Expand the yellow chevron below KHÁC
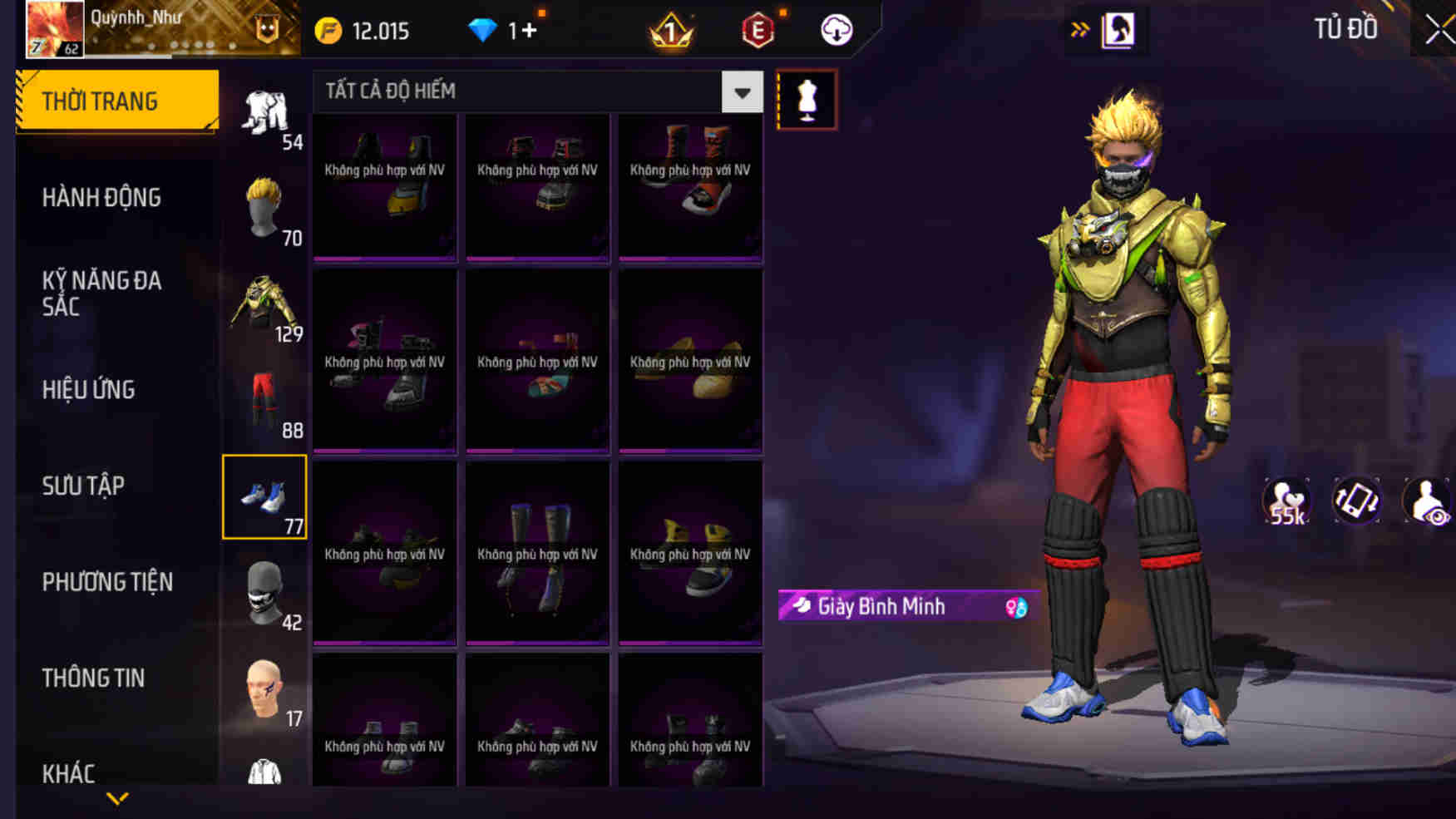Image resolution: width=1456 pixels, height=819 pixels. pyautogui.click(x=116, y=799)
